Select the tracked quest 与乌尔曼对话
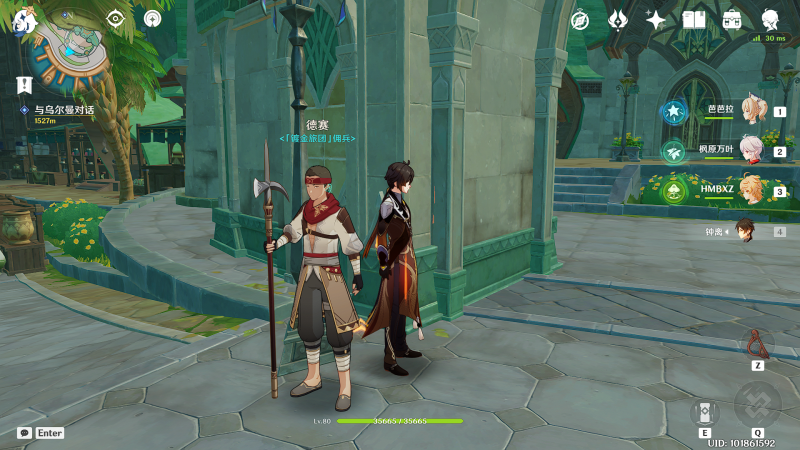The width and height of the screenshot is (800, 450). (x=58, y=110)
